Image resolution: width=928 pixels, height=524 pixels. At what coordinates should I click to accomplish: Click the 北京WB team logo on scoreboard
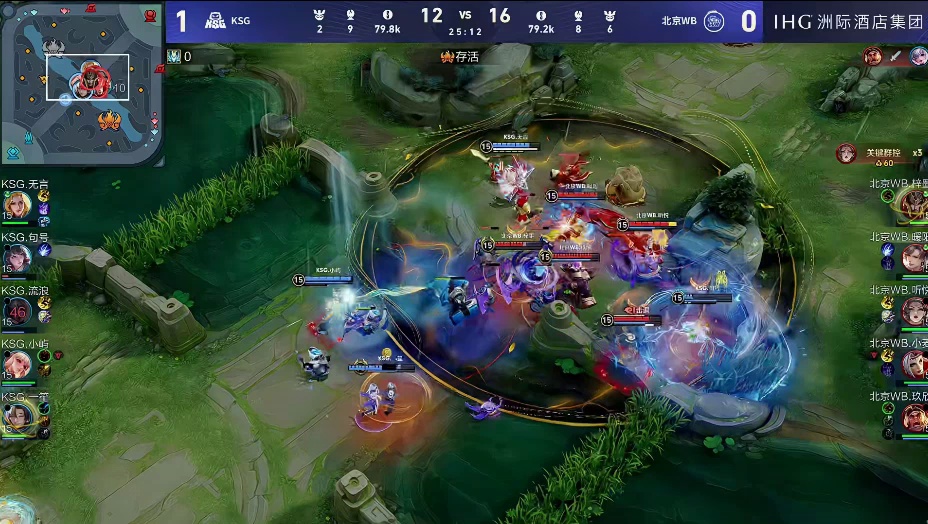tap(714, 21)
